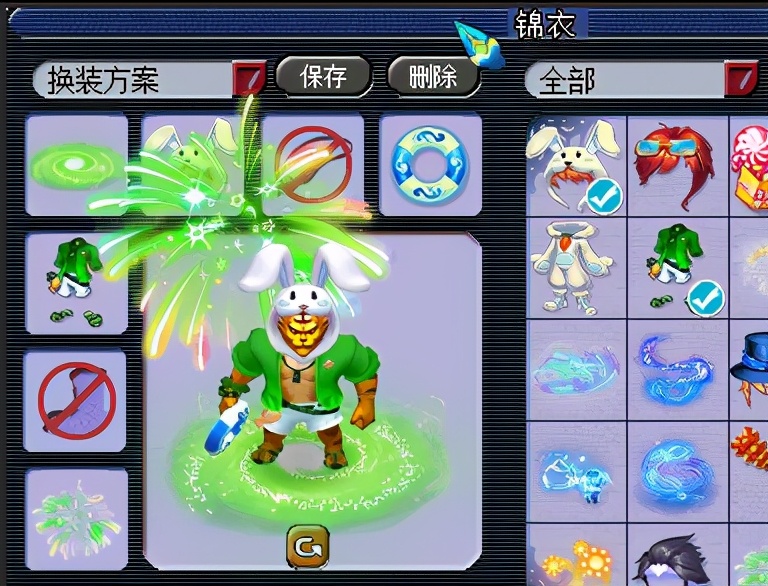Select the blue swim ring slot
This screenshot has width=768, height=586.
pyautogui.click(x=430, y=165)
